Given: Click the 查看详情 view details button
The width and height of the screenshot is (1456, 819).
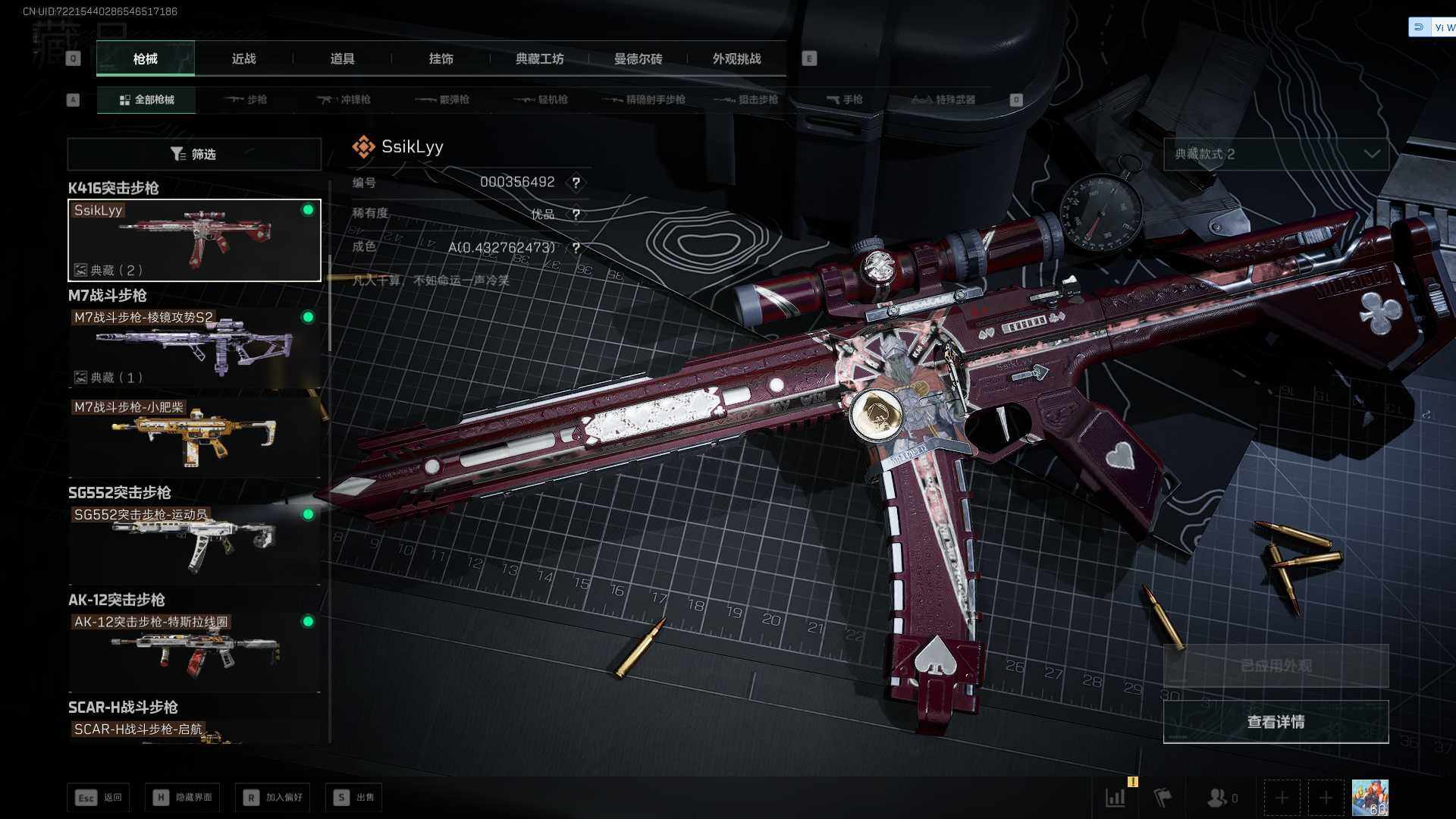Looking at the screenshot, I should pos(1276,722).
